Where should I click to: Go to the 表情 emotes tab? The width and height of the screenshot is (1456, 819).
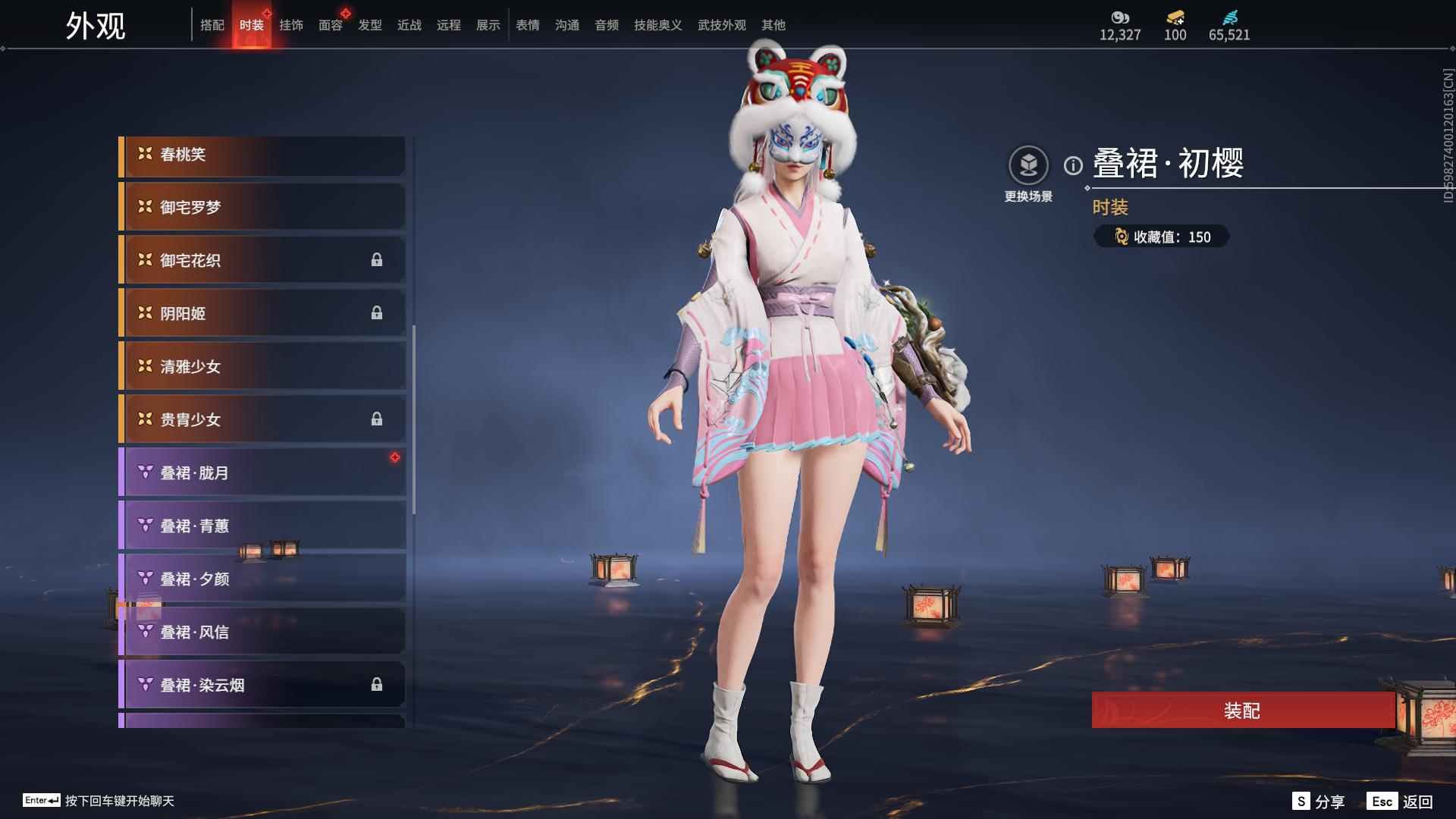tap(528, 25)
